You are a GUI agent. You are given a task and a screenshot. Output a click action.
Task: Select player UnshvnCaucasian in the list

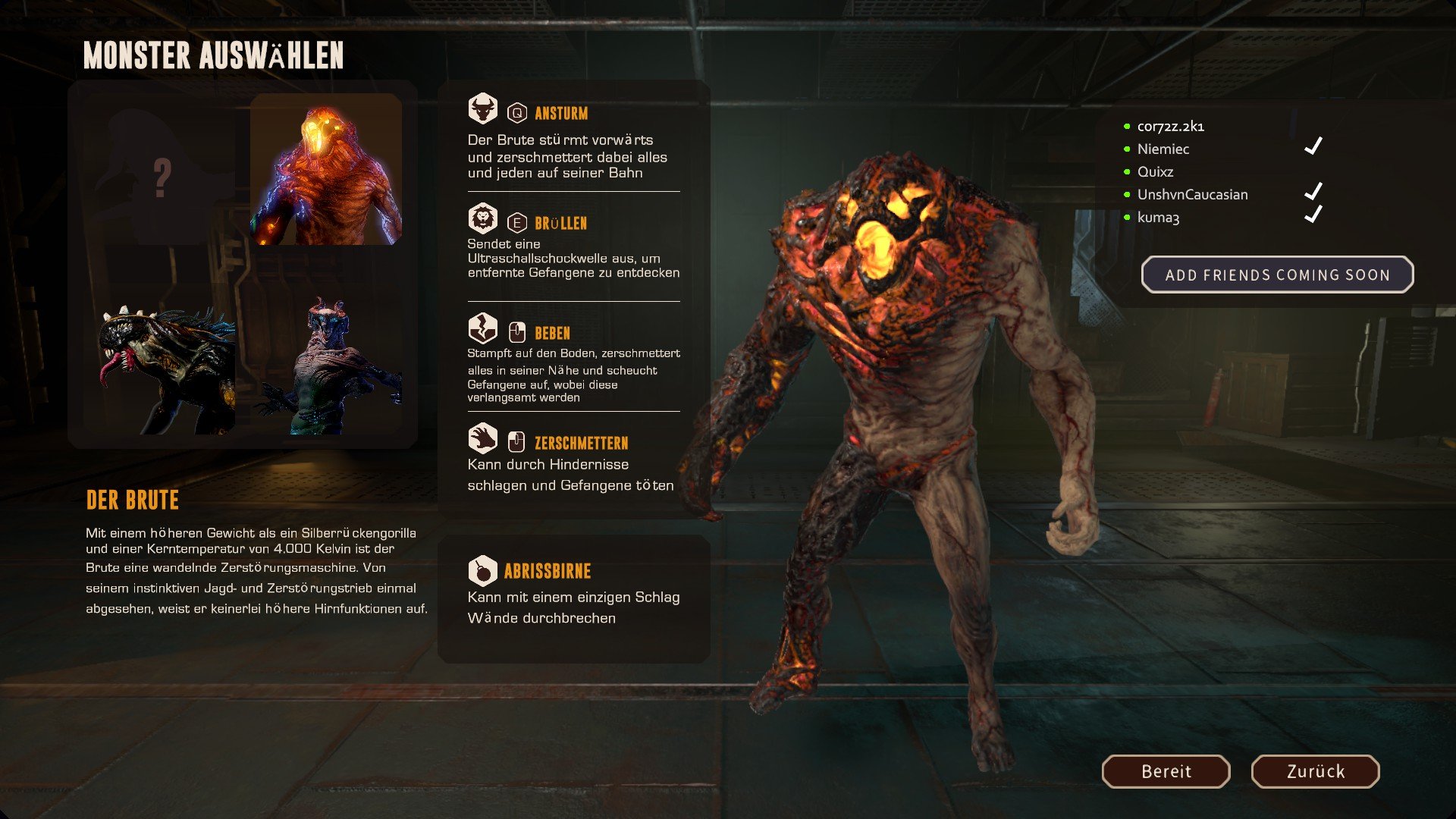[x=1192, y=195]
